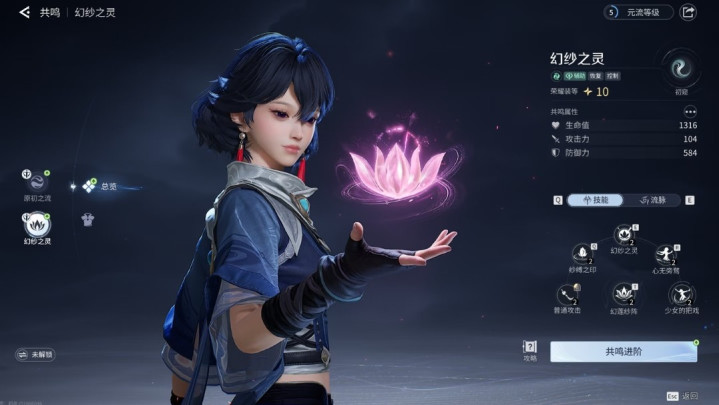This screenshot has height=405, width=719.
Task: Select the 幻莲纱阵 skill node
Action: [624, 294]
